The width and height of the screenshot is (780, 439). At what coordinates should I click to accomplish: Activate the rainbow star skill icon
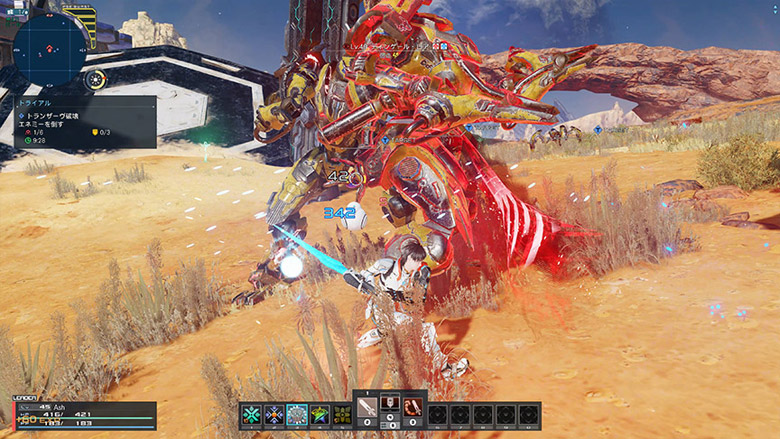pyautogui.click(x=320, y=414)
